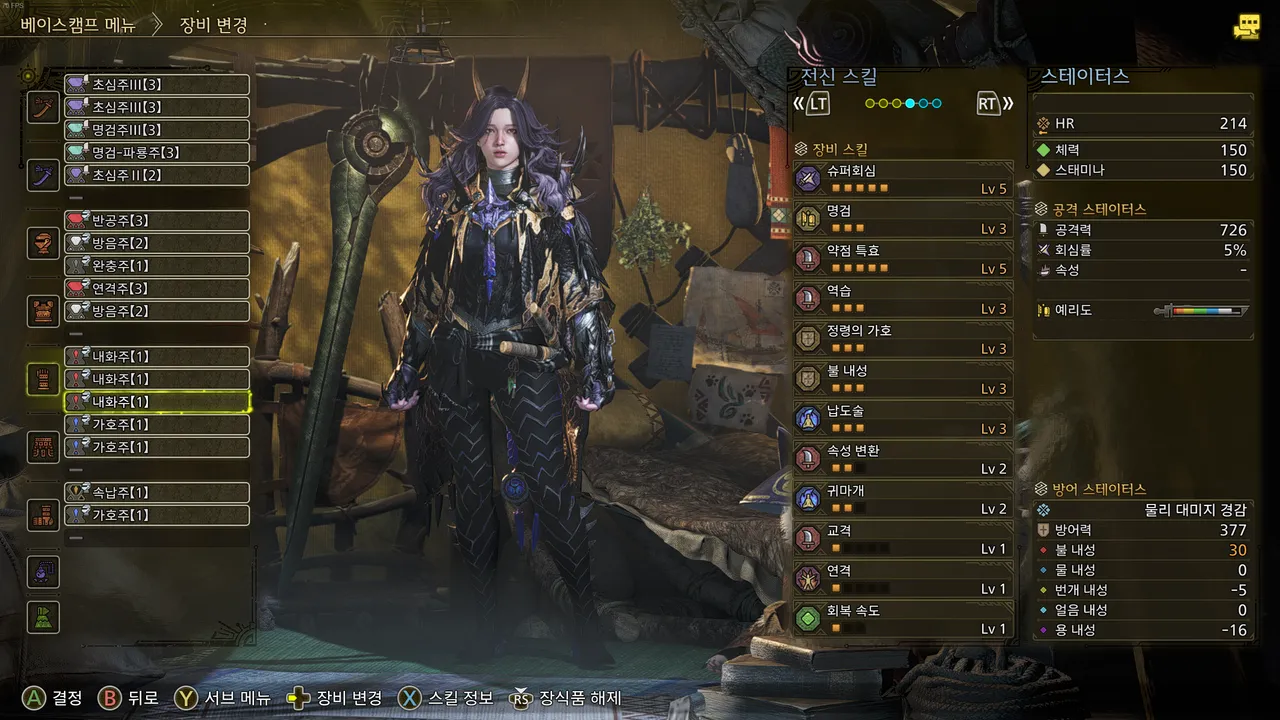View the 정령의 가호 skill entry
Viewport: 1280px width, 720px height.
click(x=902, y=339)
